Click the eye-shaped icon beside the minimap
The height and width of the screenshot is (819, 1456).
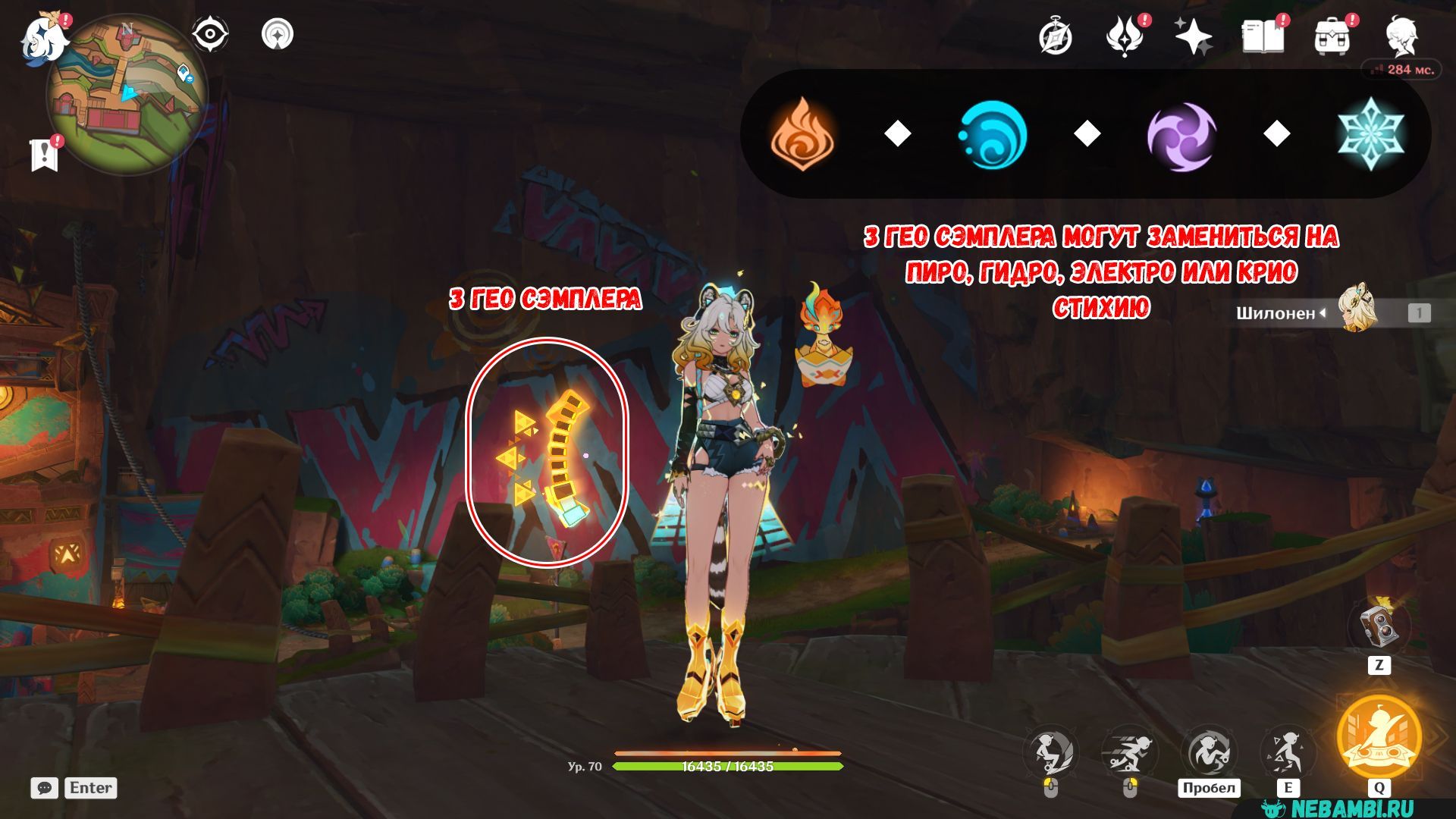coord(210,34)
